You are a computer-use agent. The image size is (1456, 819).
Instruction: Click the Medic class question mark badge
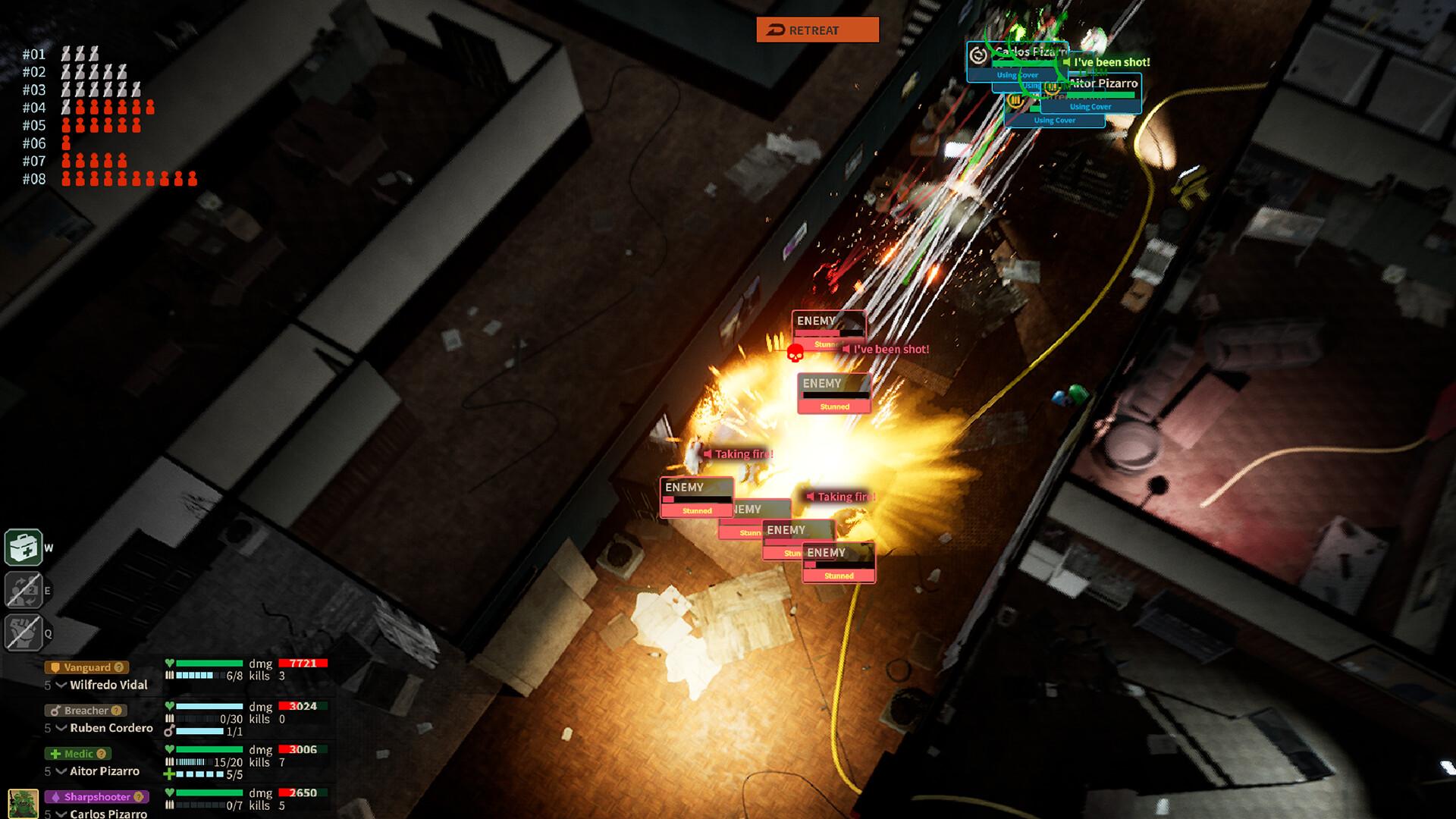coord(101,754)
